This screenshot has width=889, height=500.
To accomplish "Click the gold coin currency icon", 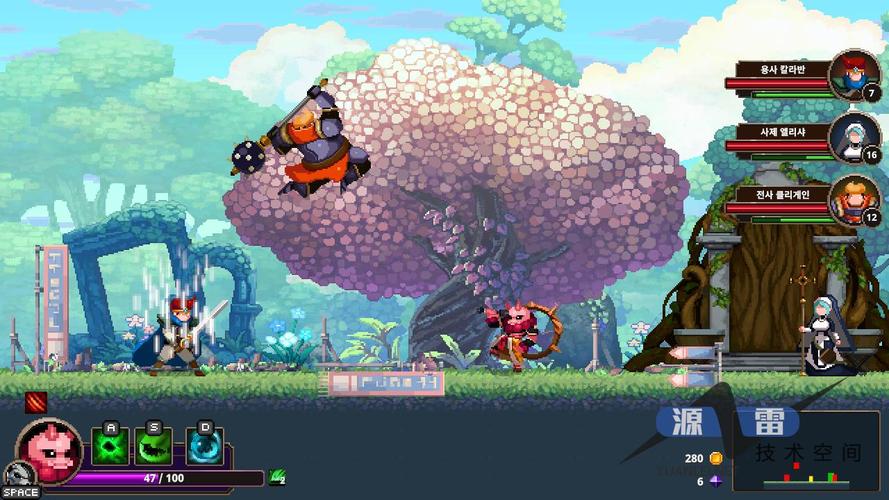I will pos(715,459).
